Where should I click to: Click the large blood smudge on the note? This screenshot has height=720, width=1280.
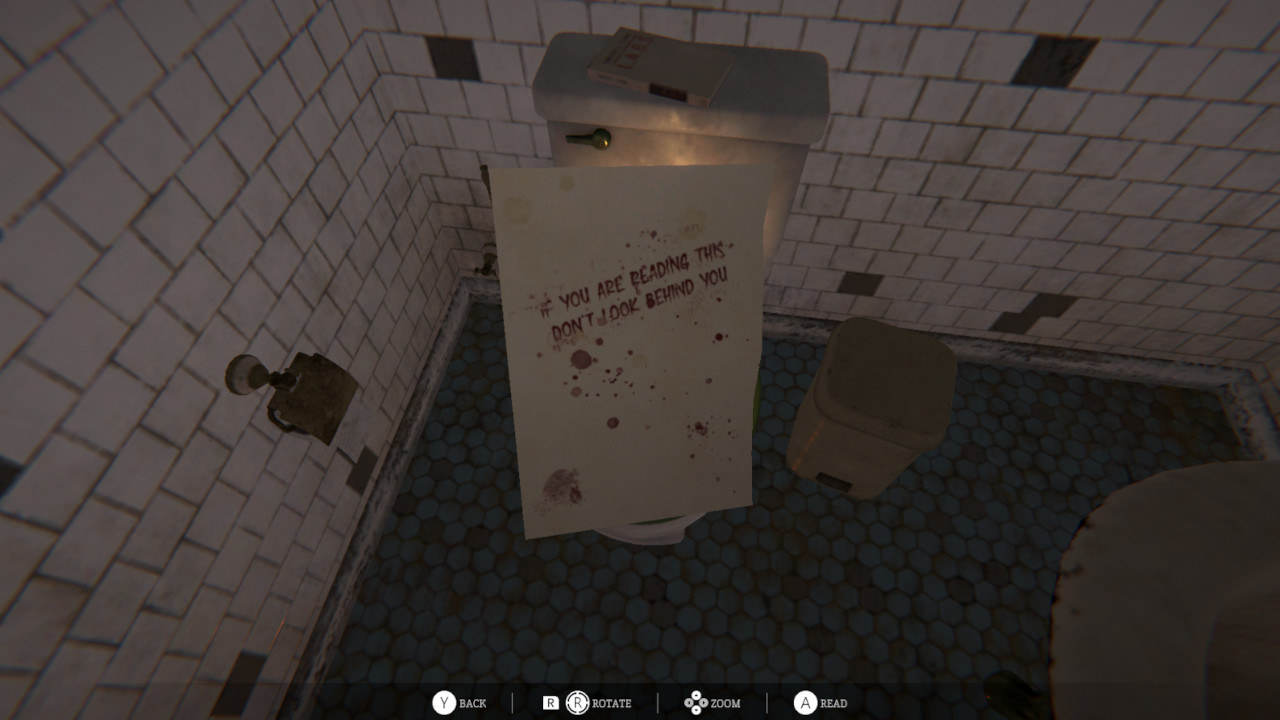tap(560, 485)
